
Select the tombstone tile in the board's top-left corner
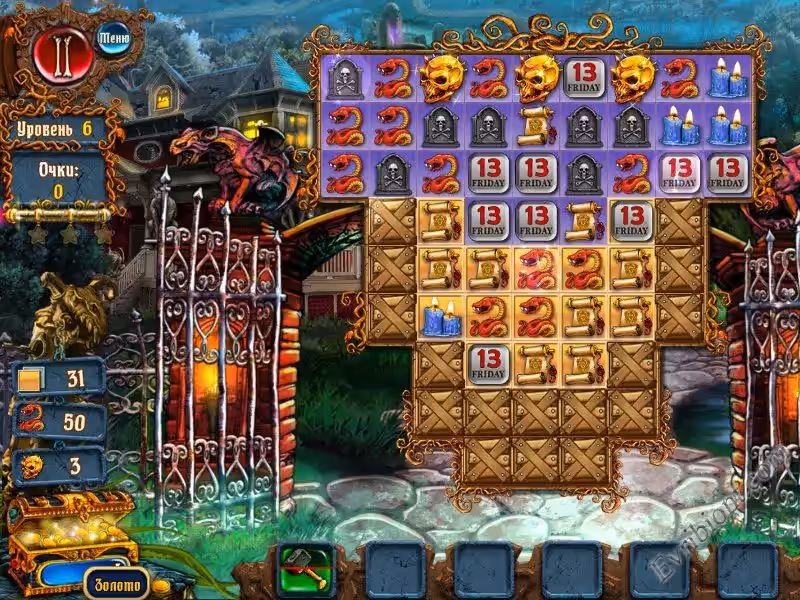pos(344,78)
